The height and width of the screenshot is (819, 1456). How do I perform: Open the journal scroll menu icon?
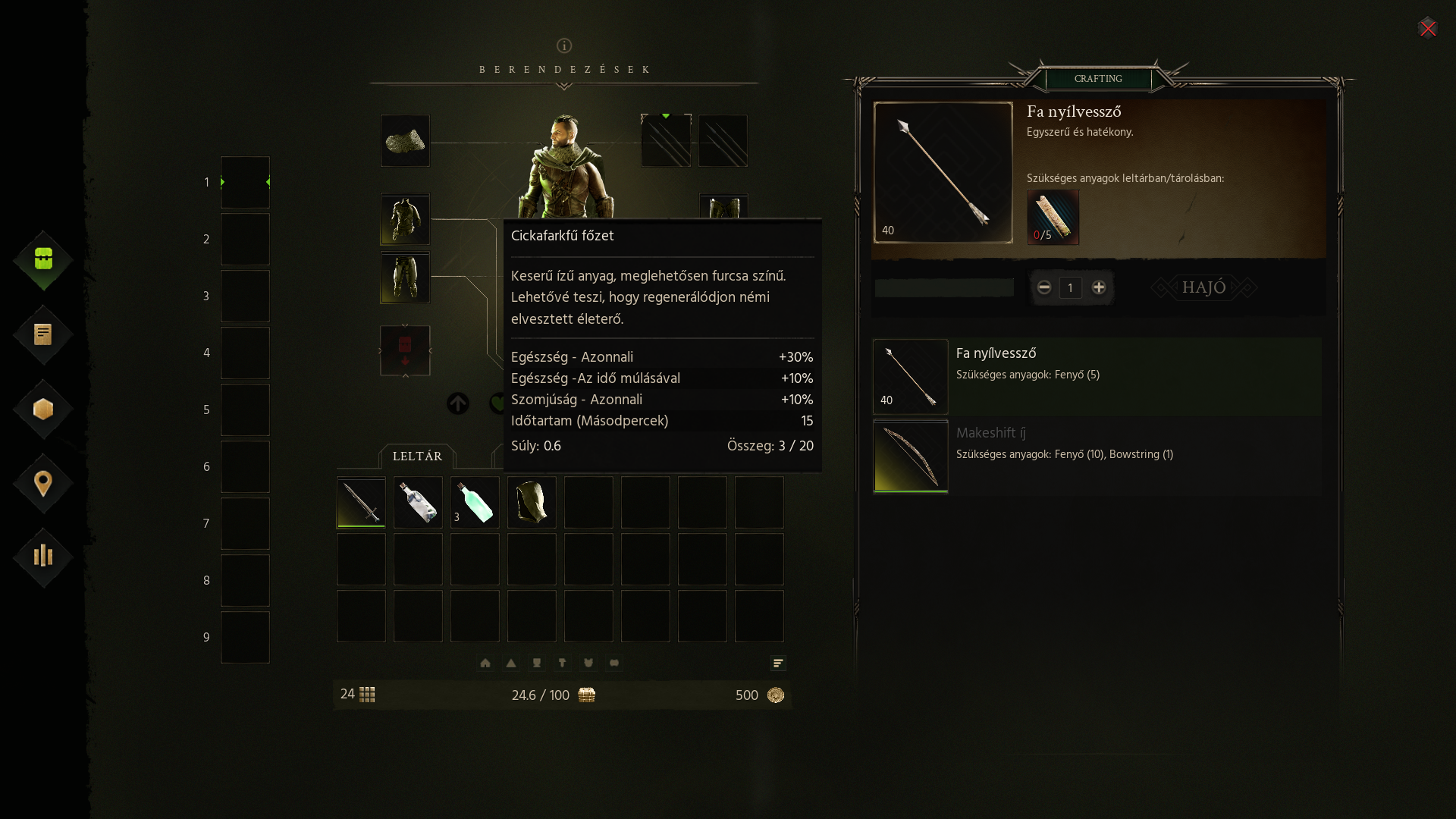(x=43, y=334)
